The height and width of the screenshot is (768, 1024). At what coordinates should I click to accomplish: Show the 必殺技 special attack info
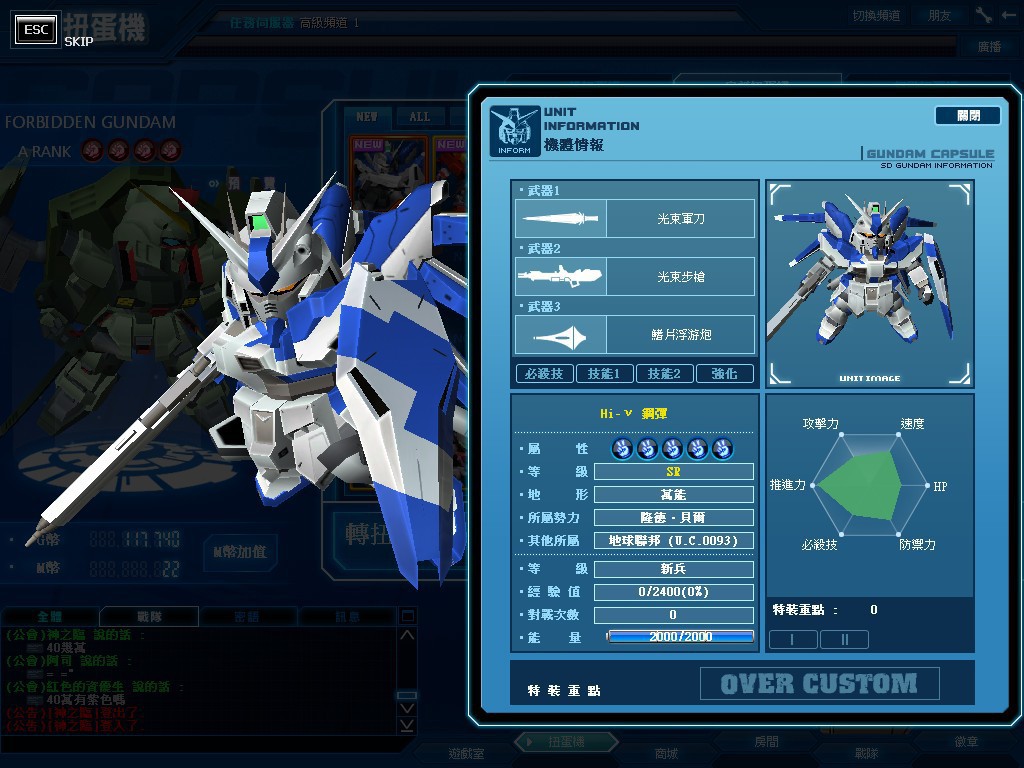point(544,373)
